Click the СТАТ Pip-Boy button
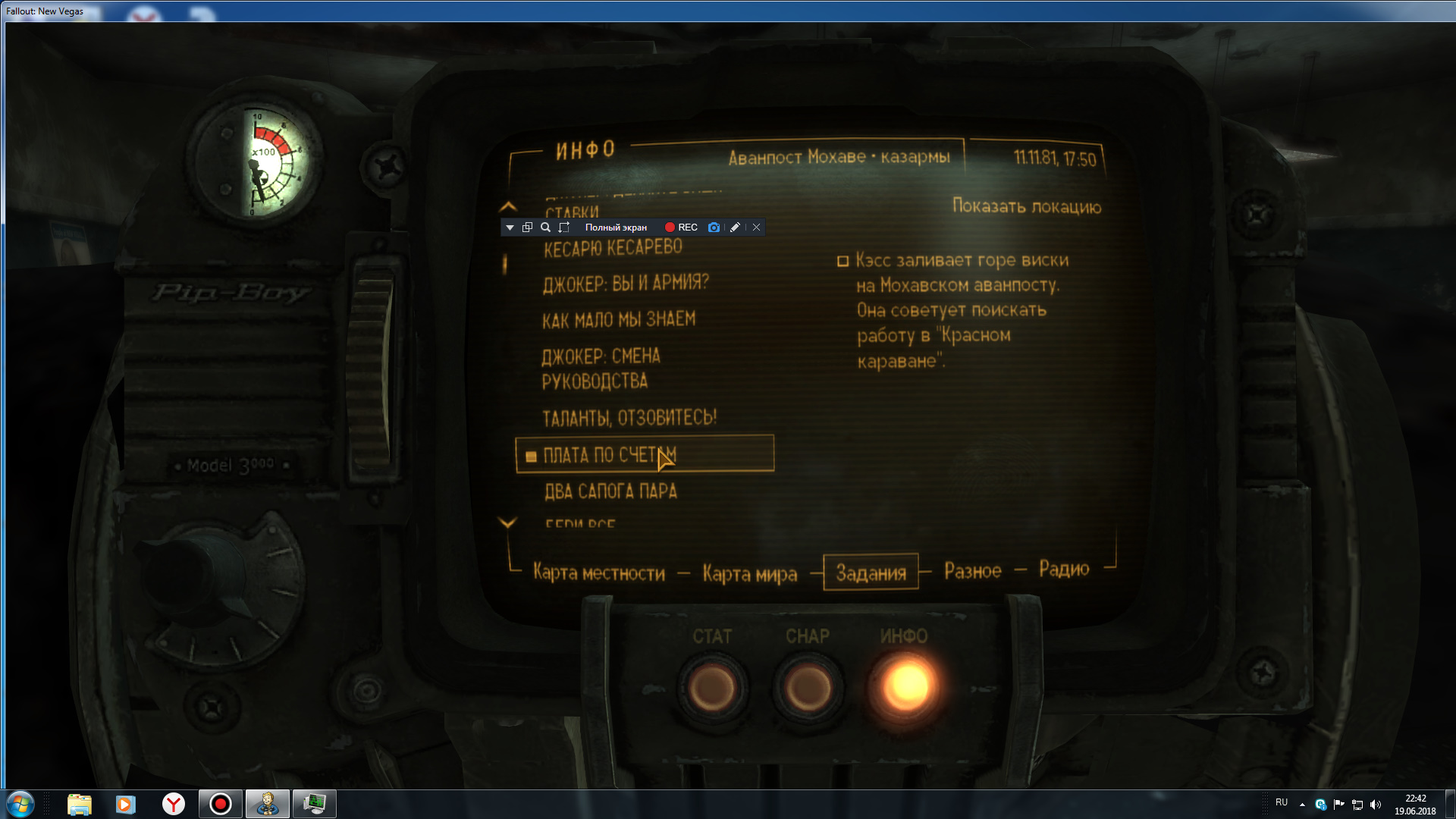 711,688
